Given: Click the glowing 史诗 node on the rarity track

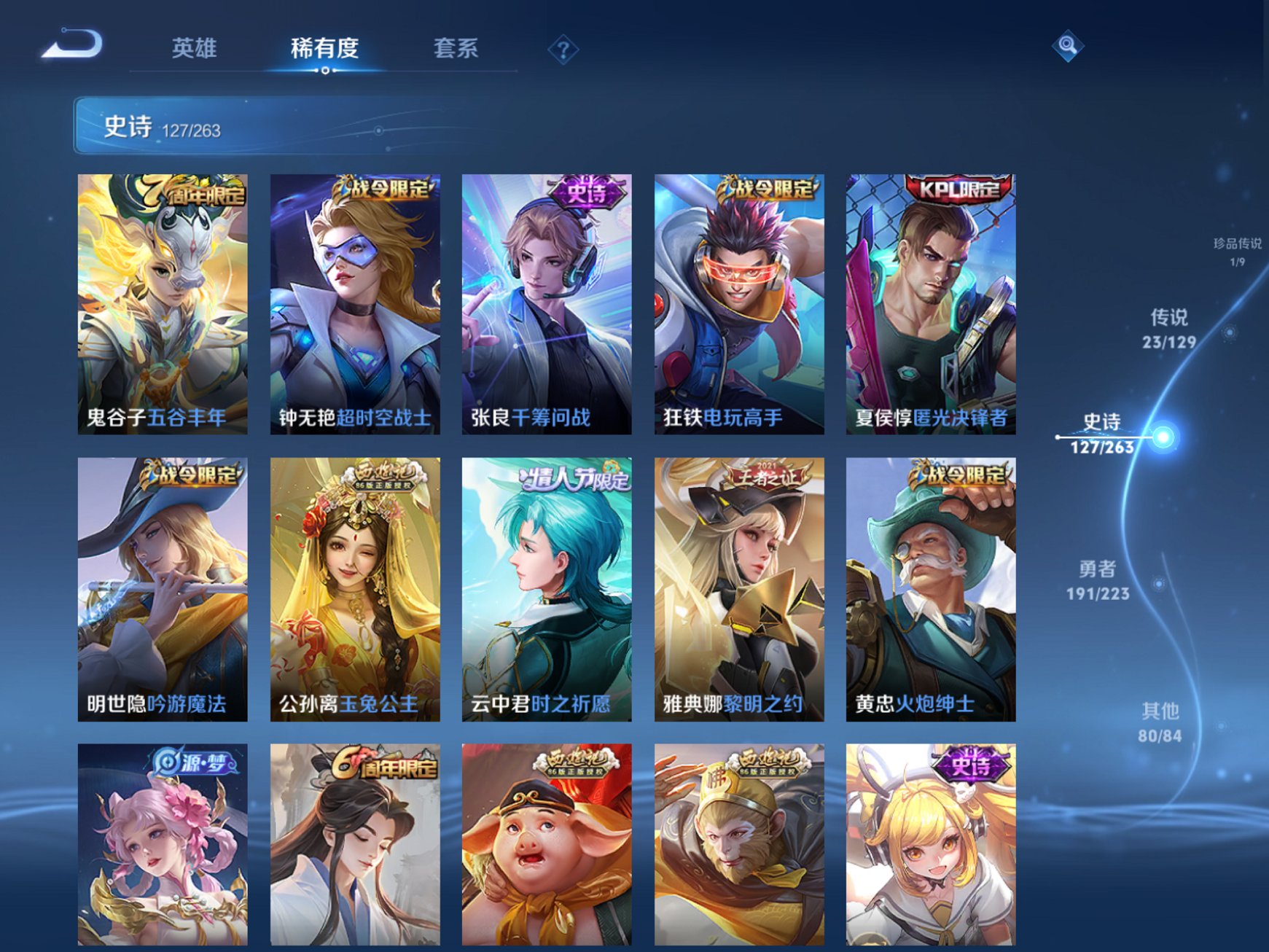Looking at the screenshot, I should tap(1163, 437).
